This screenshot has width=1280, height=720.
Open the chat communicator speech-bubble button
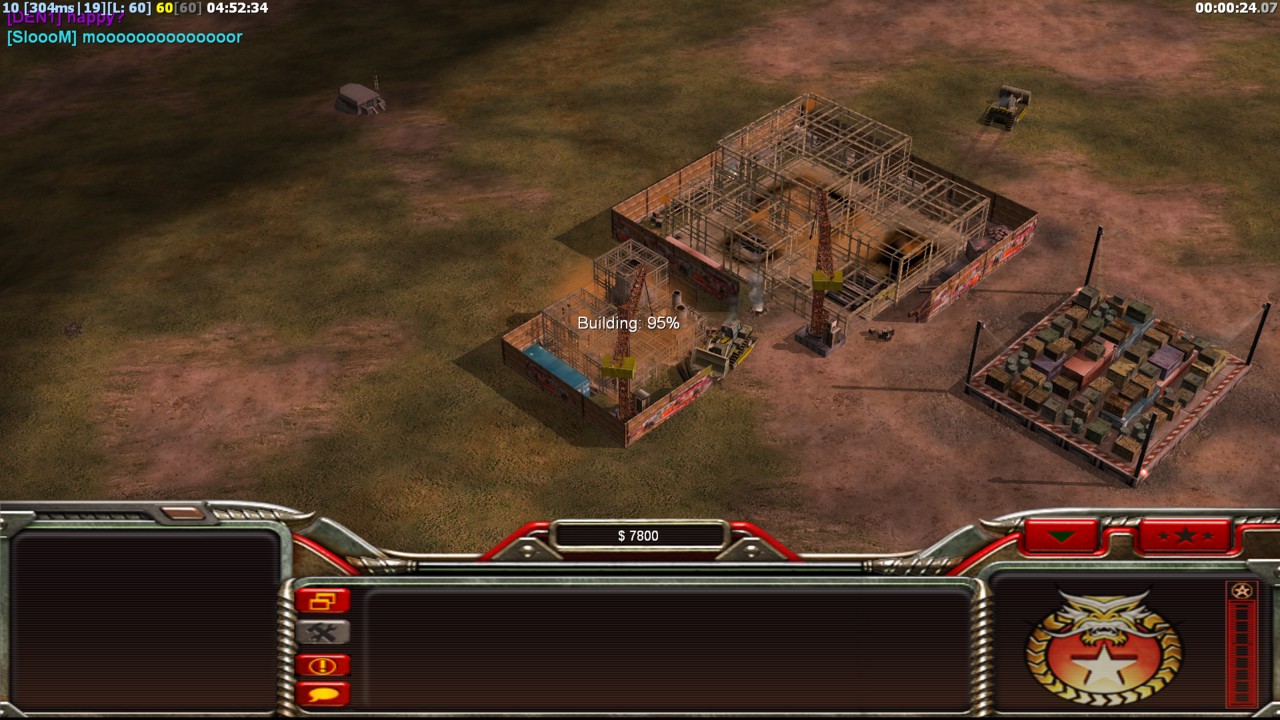(x=322, y=693)
